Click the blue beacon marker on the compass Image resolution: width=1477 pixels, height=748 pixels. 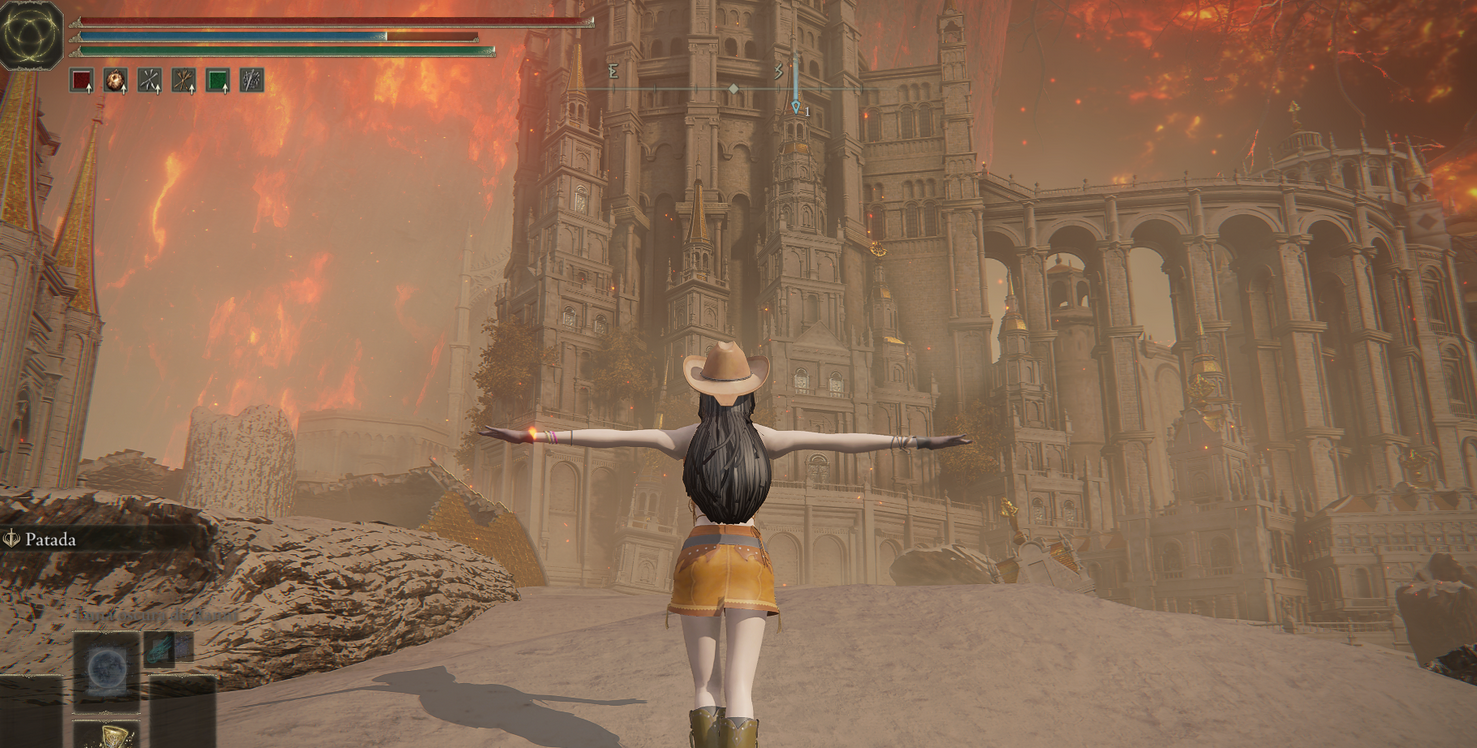pyautogui.click(x=796, y=85)
